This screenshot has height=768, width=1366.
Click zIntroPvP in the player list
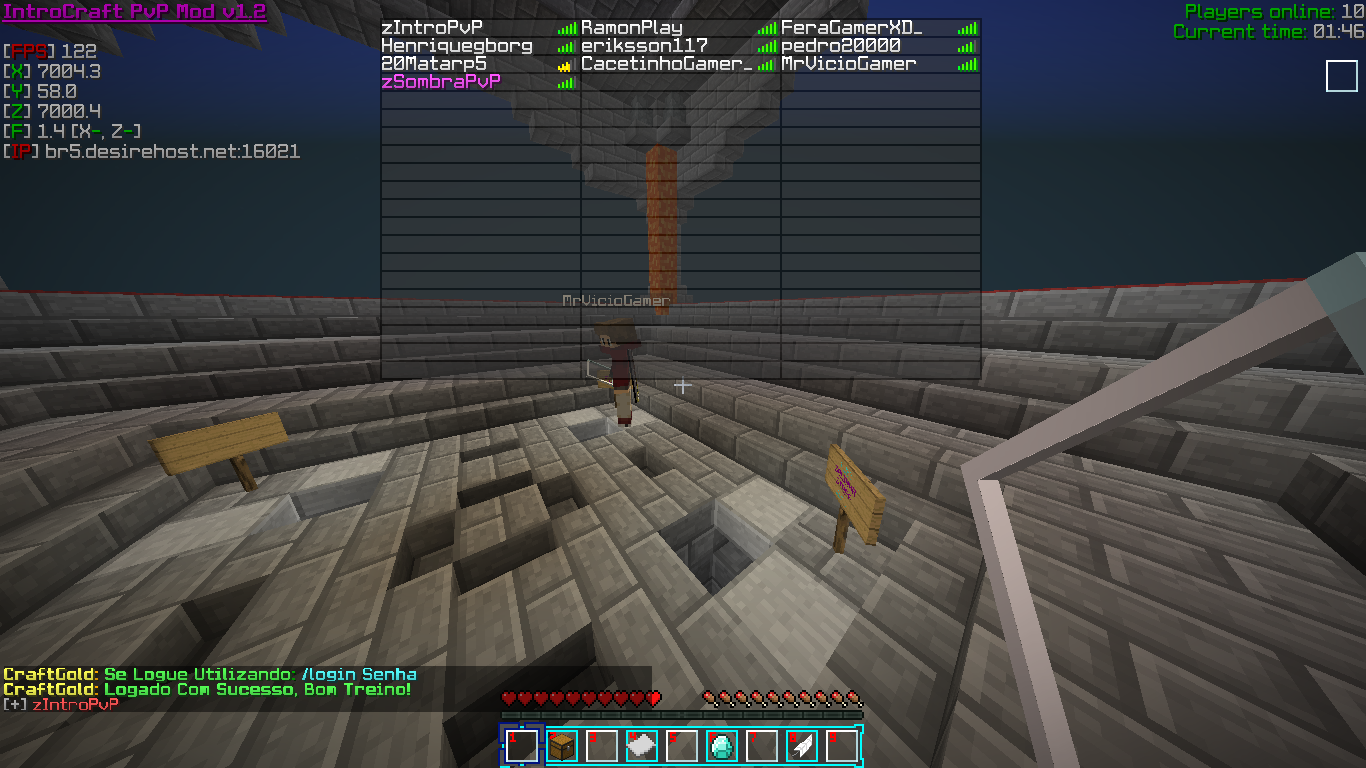tap(431, 28)
